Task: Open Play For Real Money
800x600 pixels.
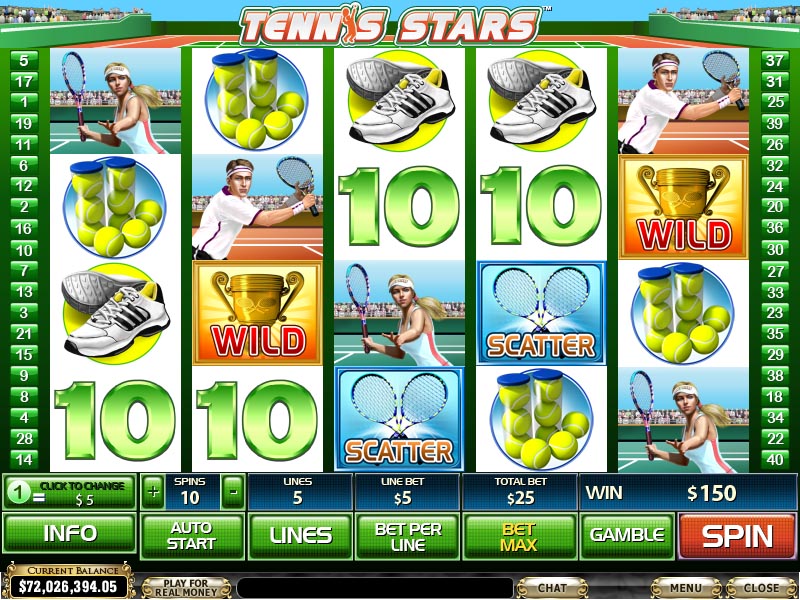Action: click(x=187, y=587)
